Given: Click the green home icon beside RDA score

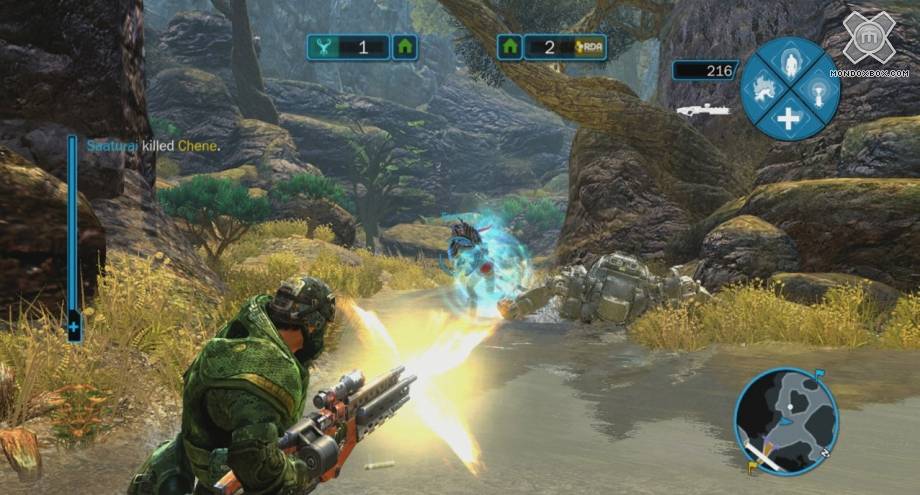Looking at the screenshot, I should (510, 46).
